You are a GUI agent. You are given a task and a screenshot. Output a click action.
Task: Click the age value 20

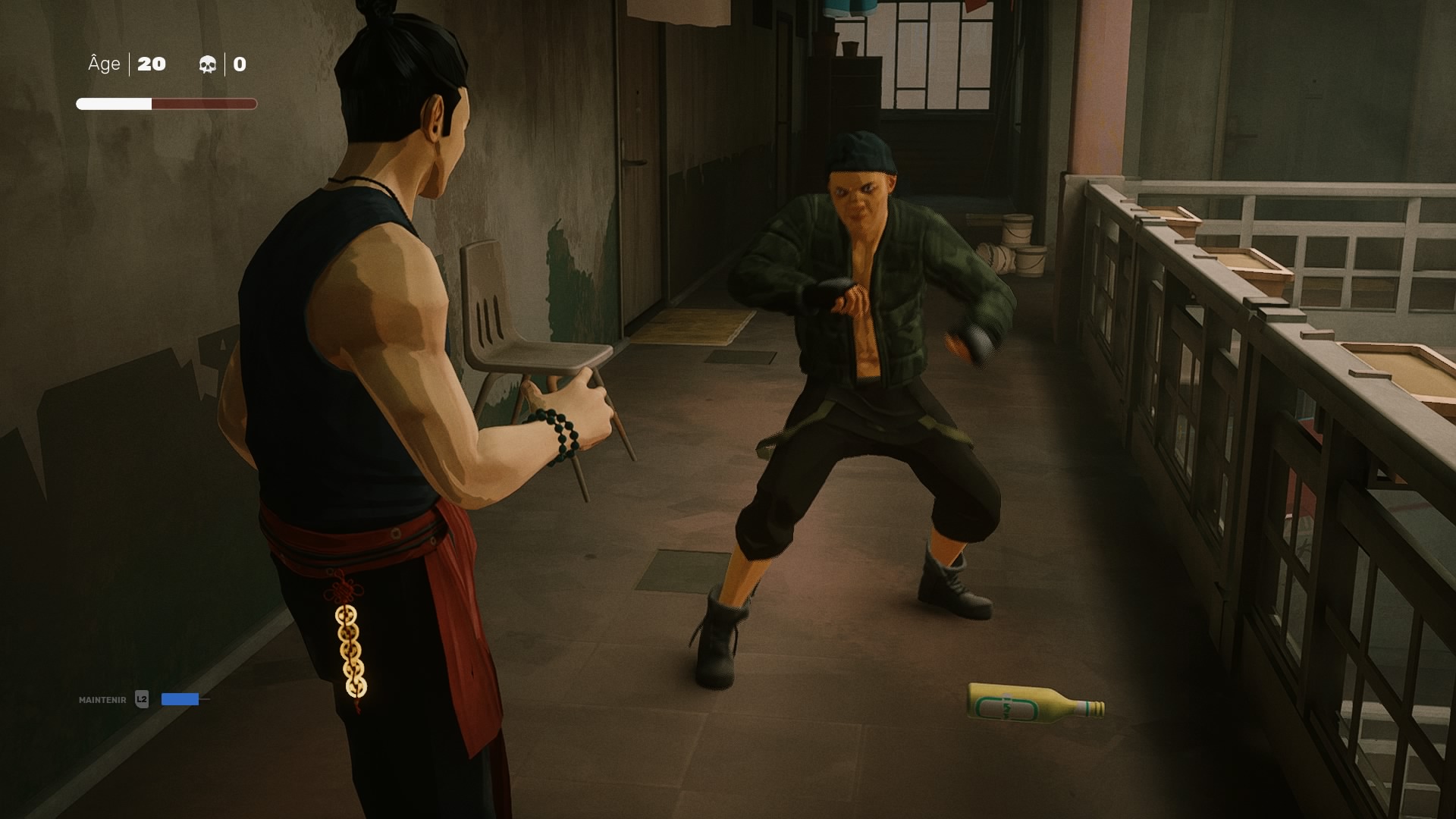click(152, 64)
